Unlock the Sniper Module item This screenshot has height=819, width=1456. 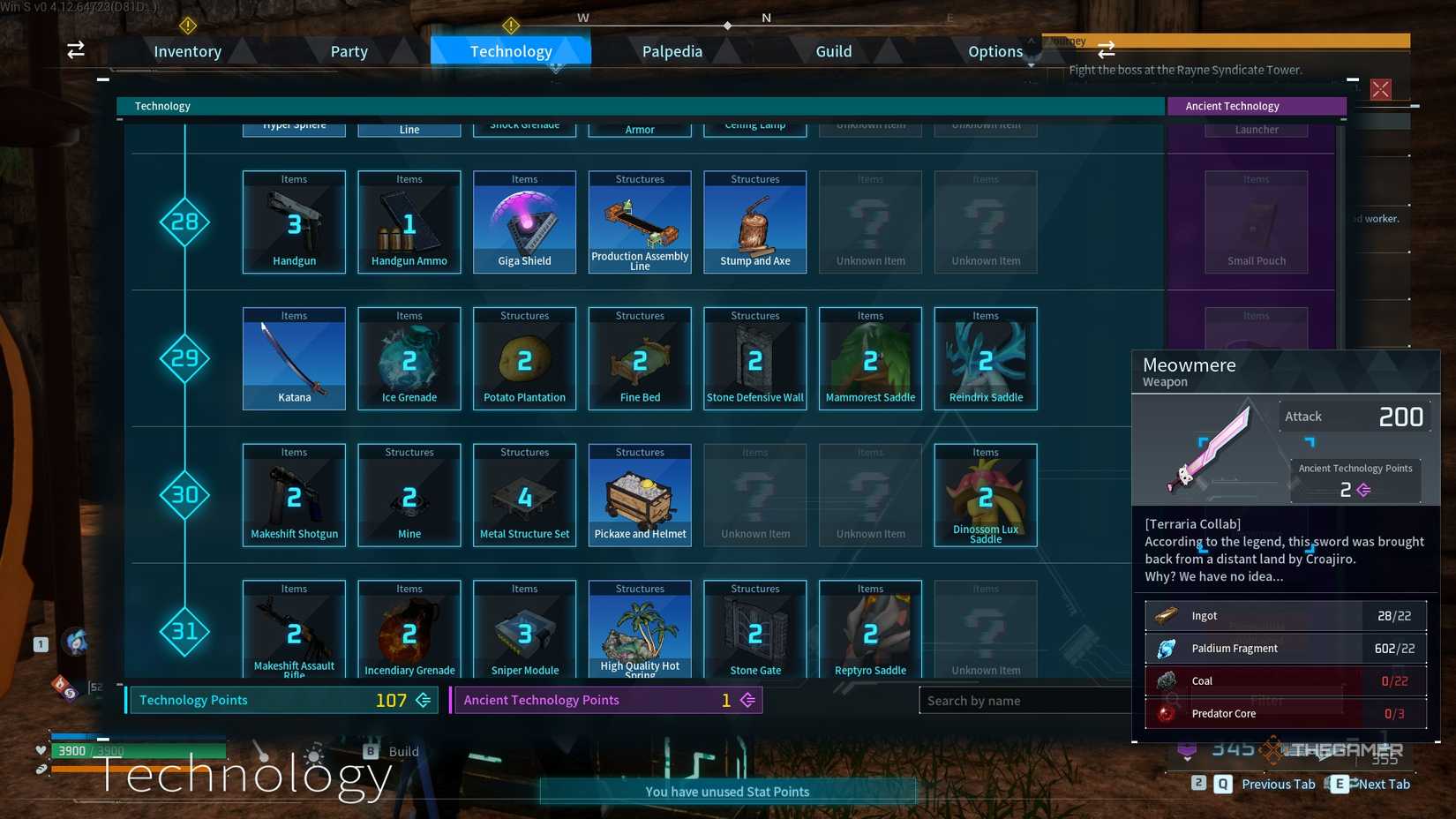tap(524, 627)
